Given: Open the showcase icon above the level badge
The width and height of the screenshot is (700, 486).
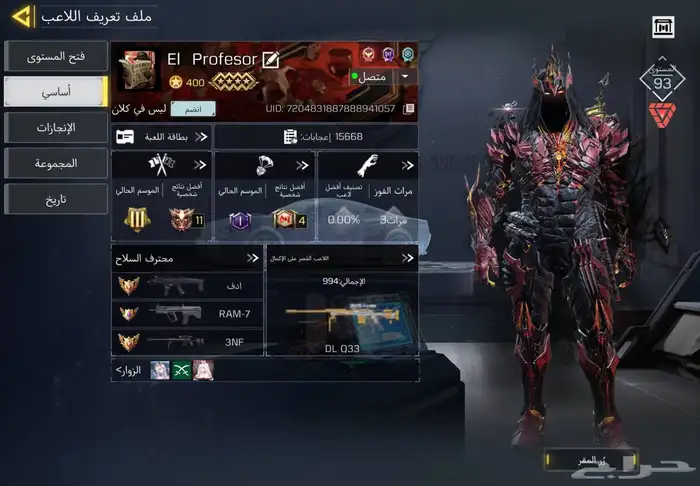Looking at the screenshot, I should pos(662,27).
